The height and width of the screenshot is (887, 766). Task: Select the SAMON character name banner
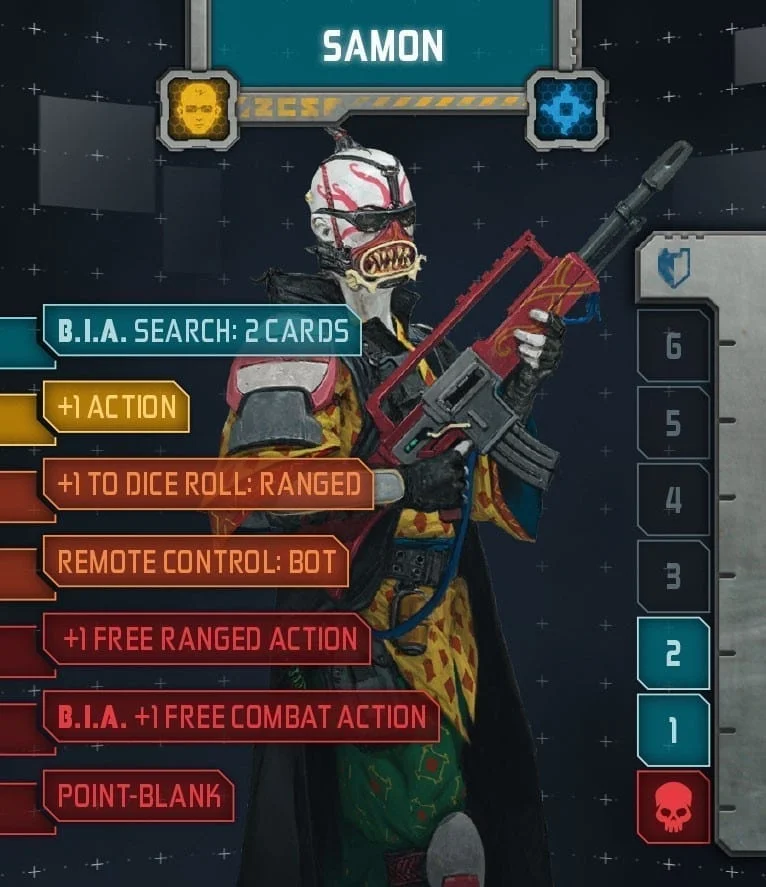click(382, 44)
